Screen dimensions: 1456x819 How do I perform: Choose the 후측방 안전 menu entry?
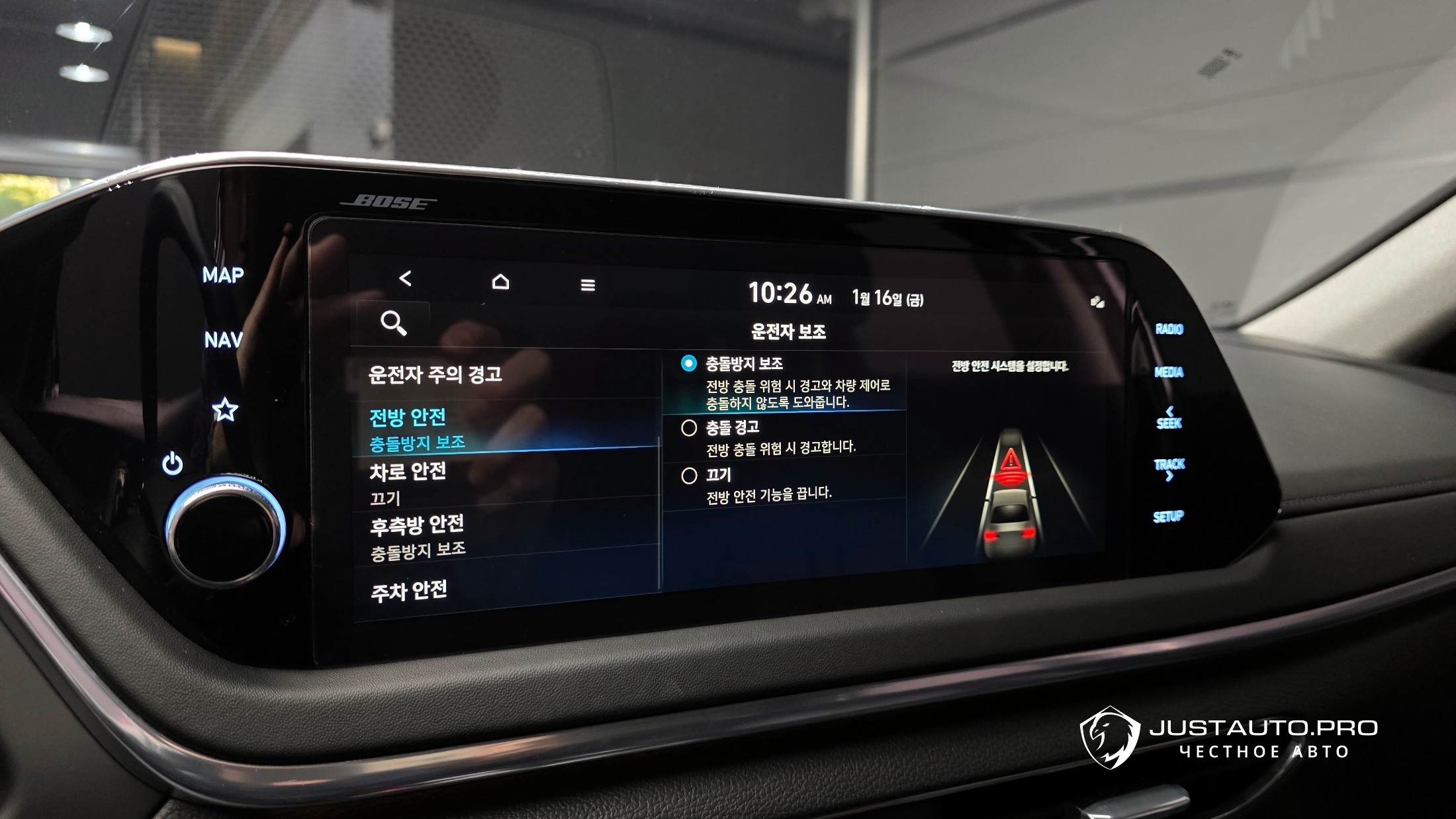418,536
